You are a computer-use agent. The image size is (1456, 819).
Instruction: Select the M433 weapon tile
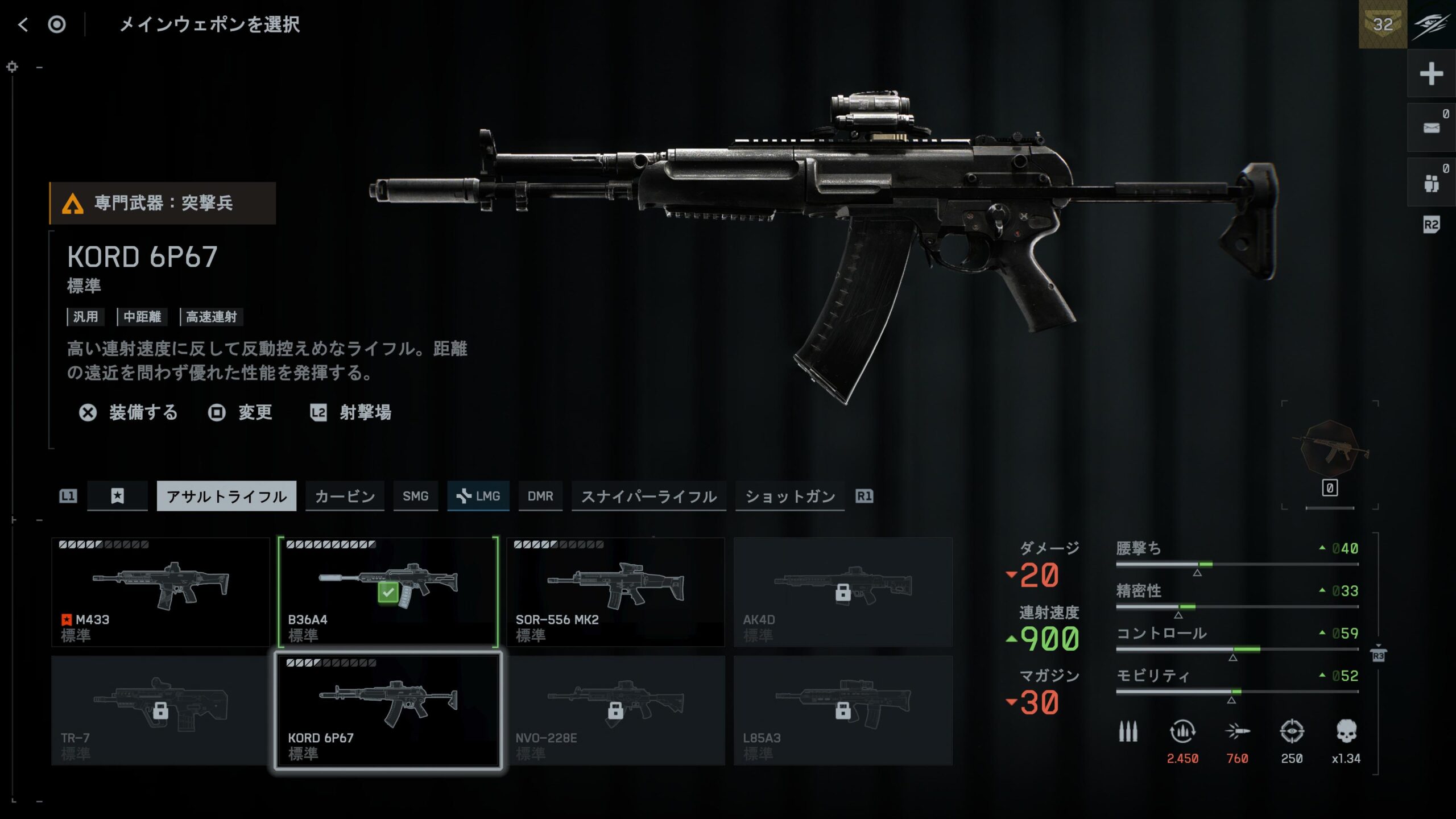(x=160, y=591)
